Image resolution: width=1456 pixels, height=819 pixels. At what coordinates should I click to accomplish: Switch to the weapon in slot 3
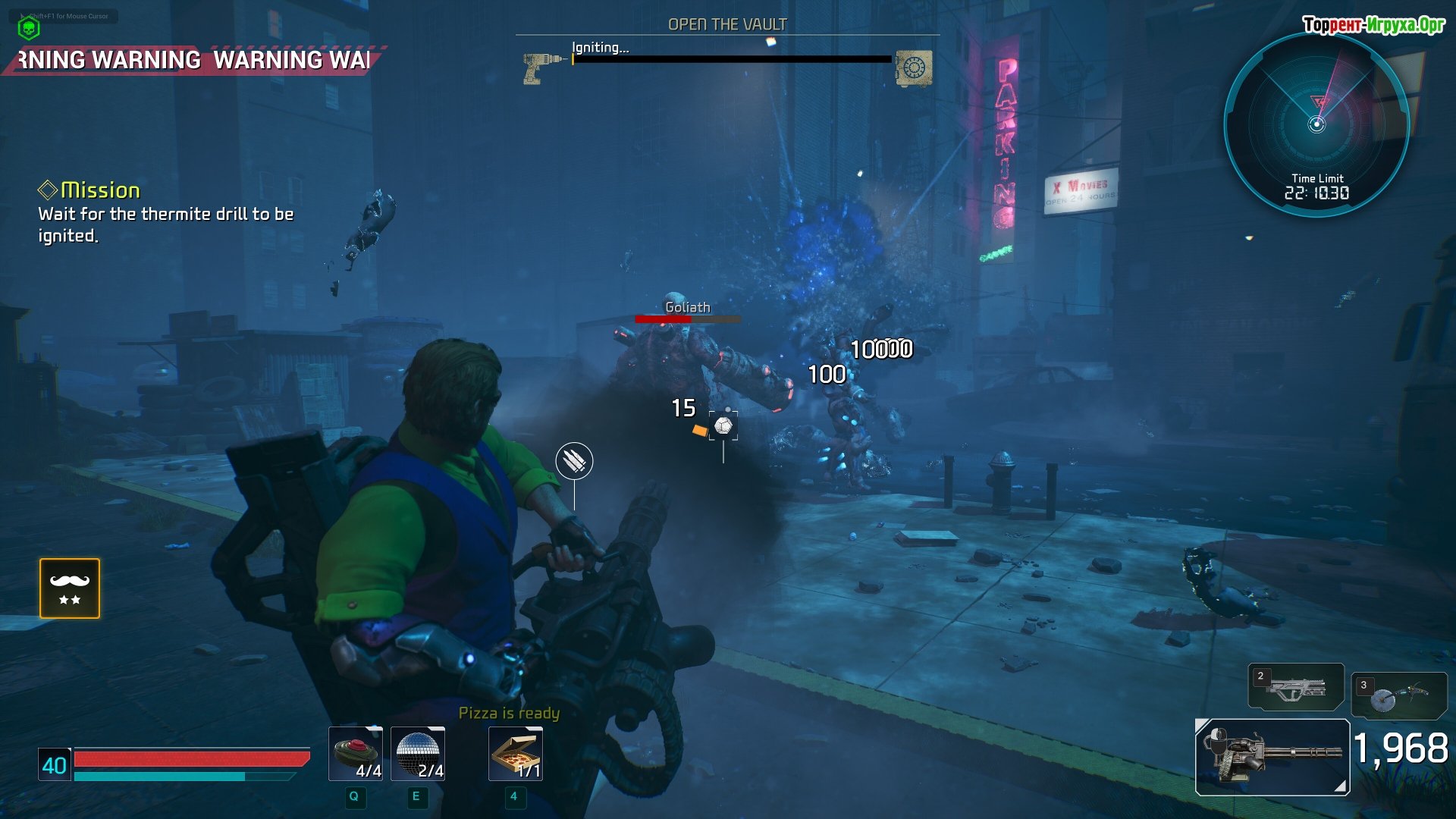point(1398,695)
